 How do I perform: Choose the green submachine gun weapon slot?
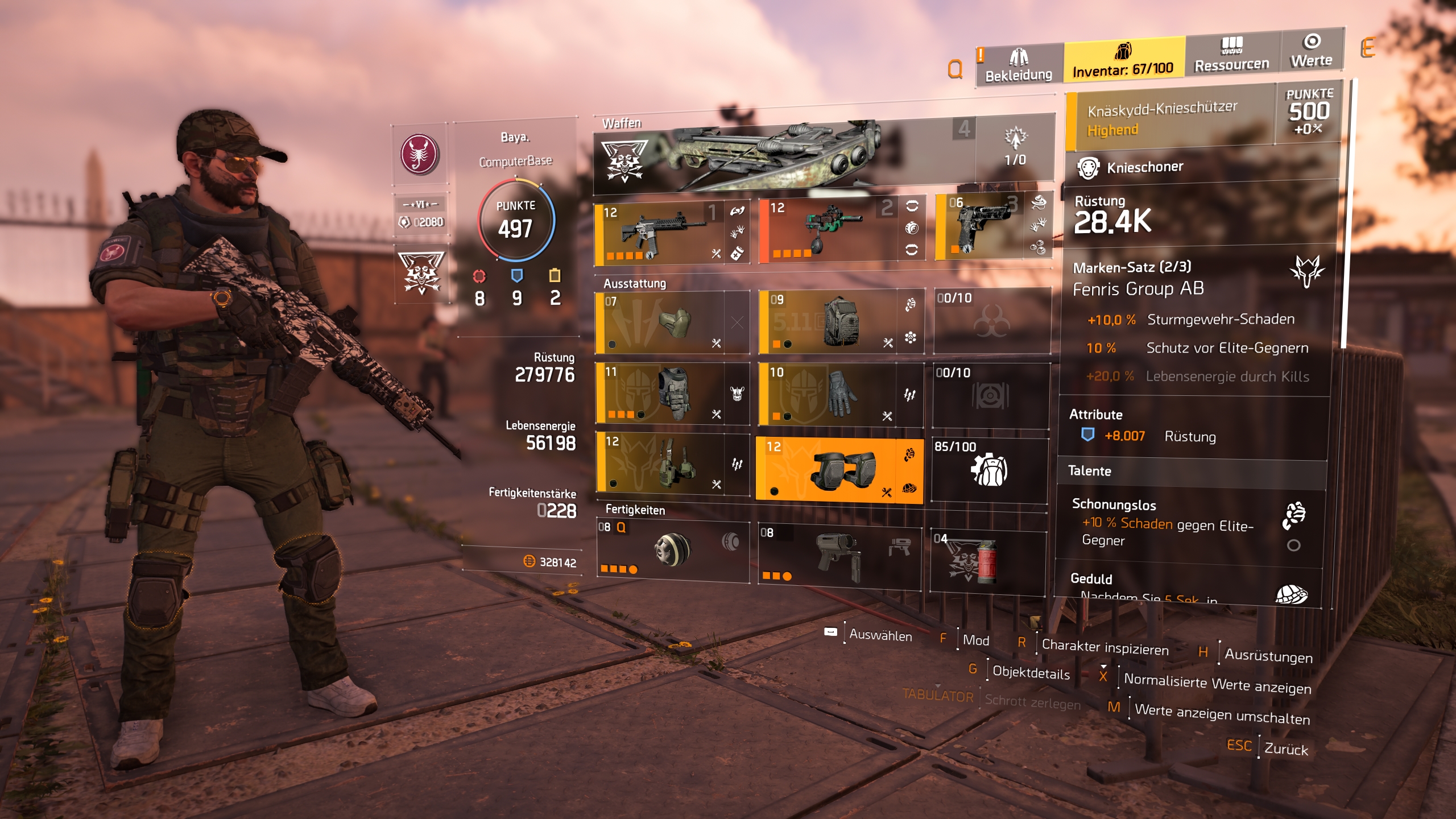tap(830, 230)
